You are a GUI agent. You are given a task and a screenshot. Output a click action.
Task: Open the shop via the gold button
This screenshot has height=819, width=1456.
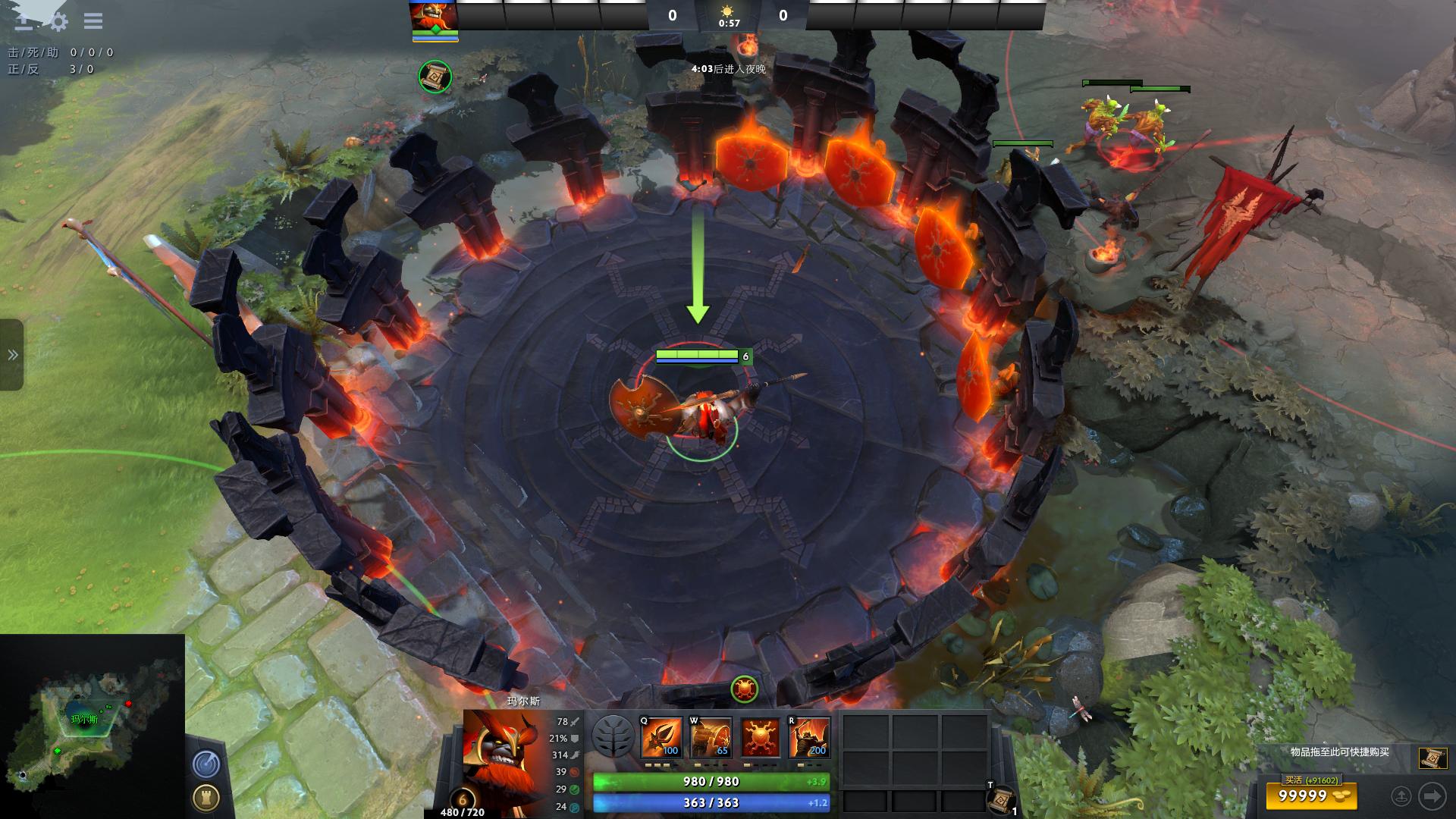click(x=1310, y=796)
